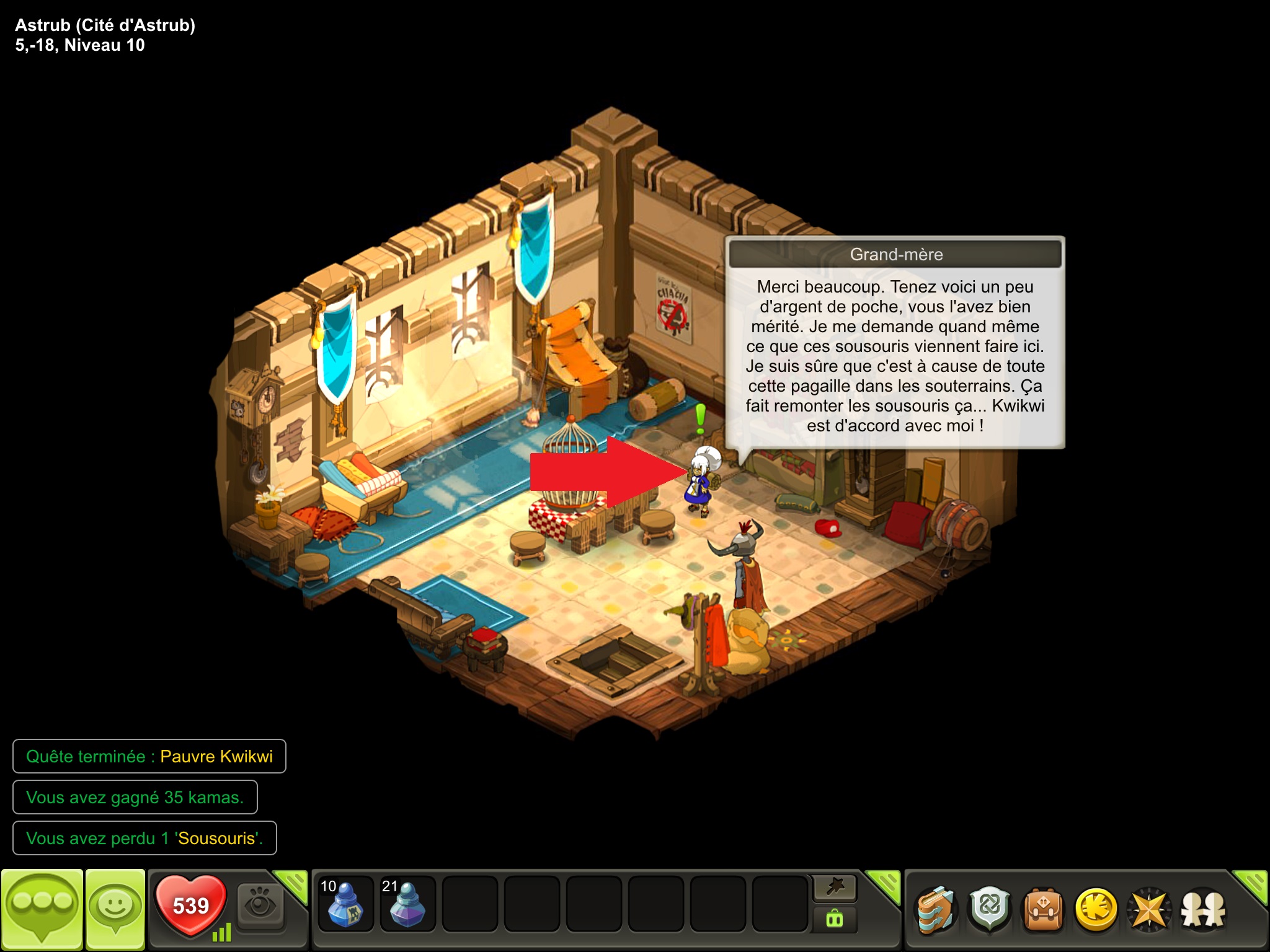The image size is (1270, 952).
Task: Use the purple potion with quantity 21
Action: click(407, 904)
